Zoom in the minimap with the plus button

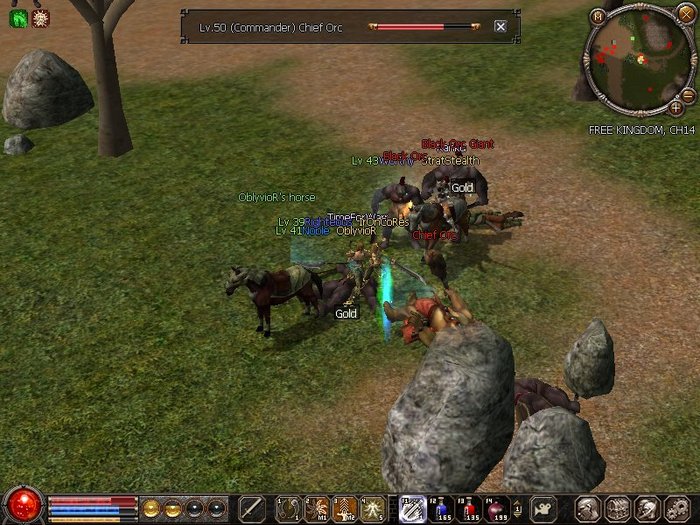(676, 107)
